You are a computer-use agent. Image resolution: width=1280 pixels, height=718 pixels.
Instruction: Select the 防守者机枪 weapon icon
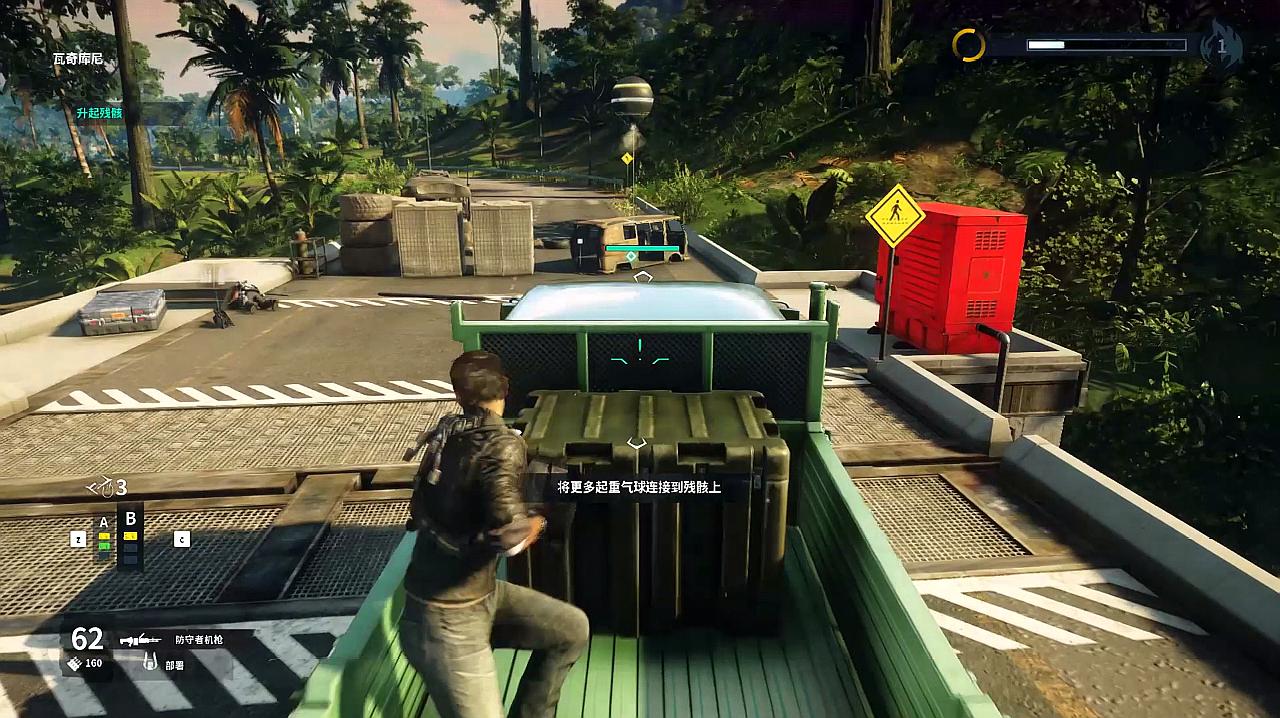pyautogui.click(x=140, y=639)
